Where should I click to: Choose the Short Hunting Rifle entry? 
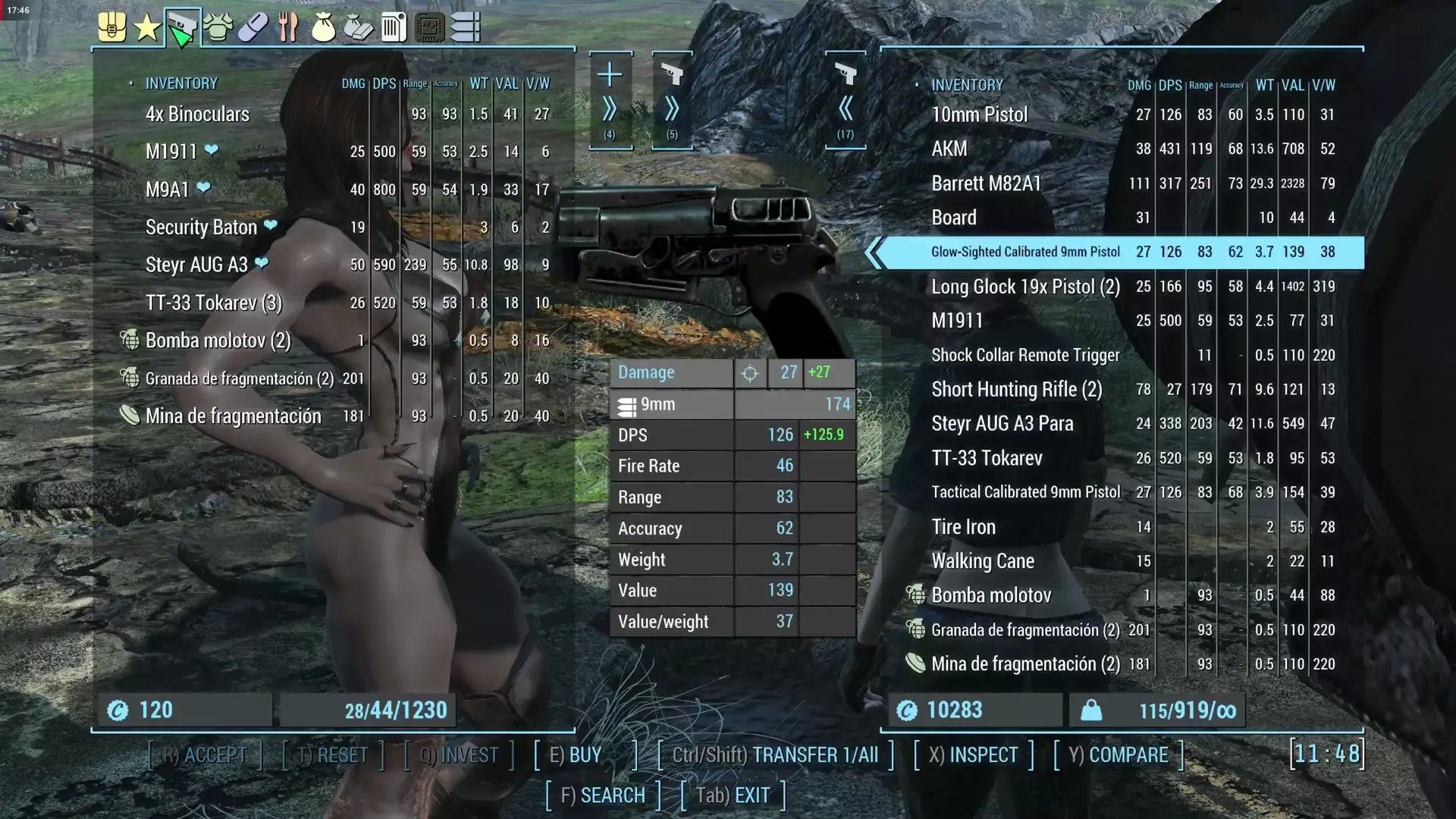[1016, 390]
